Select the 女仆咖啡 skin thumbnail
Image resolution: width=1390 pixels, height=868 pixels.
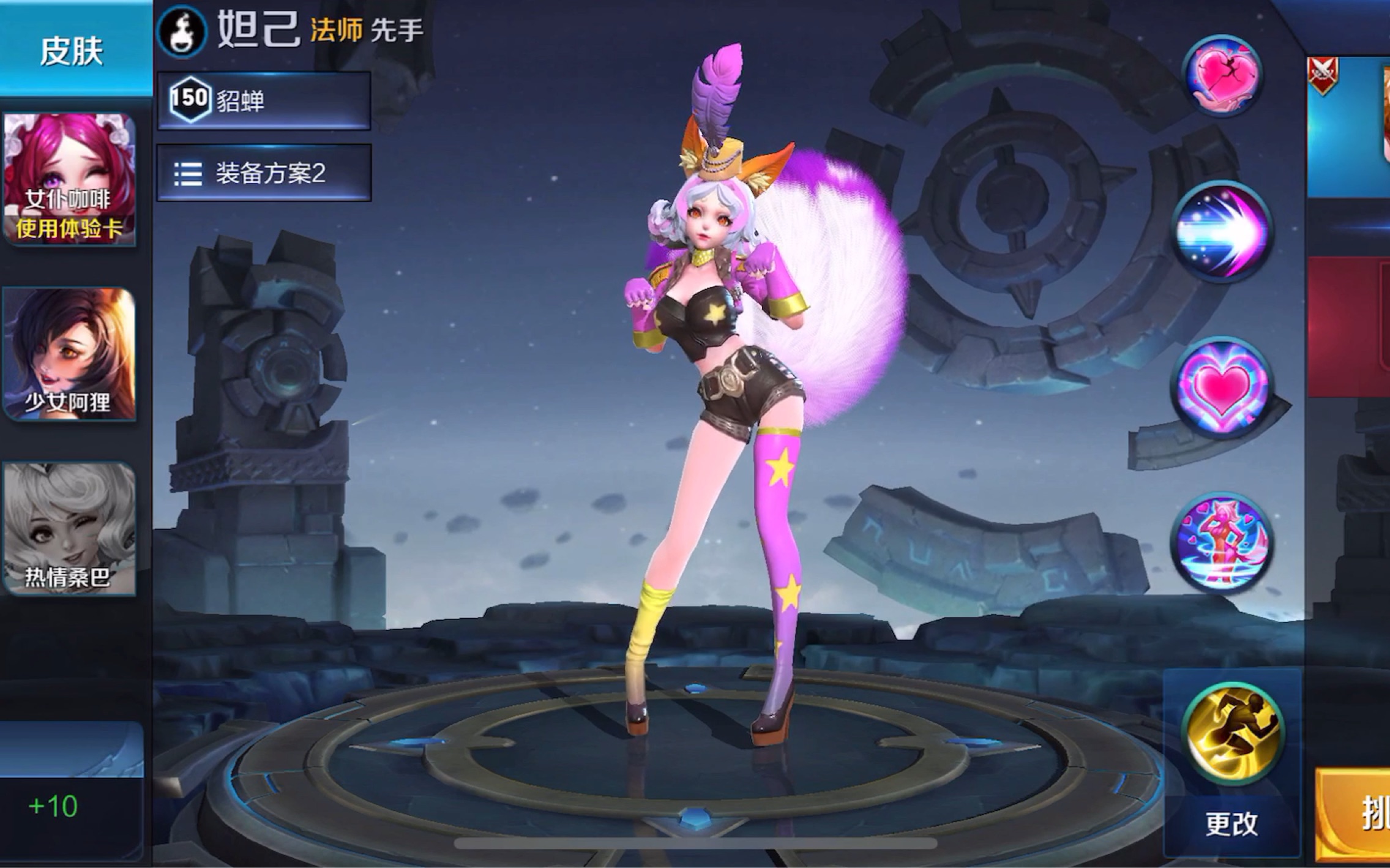pyautogui.click(x=70, y=179)
